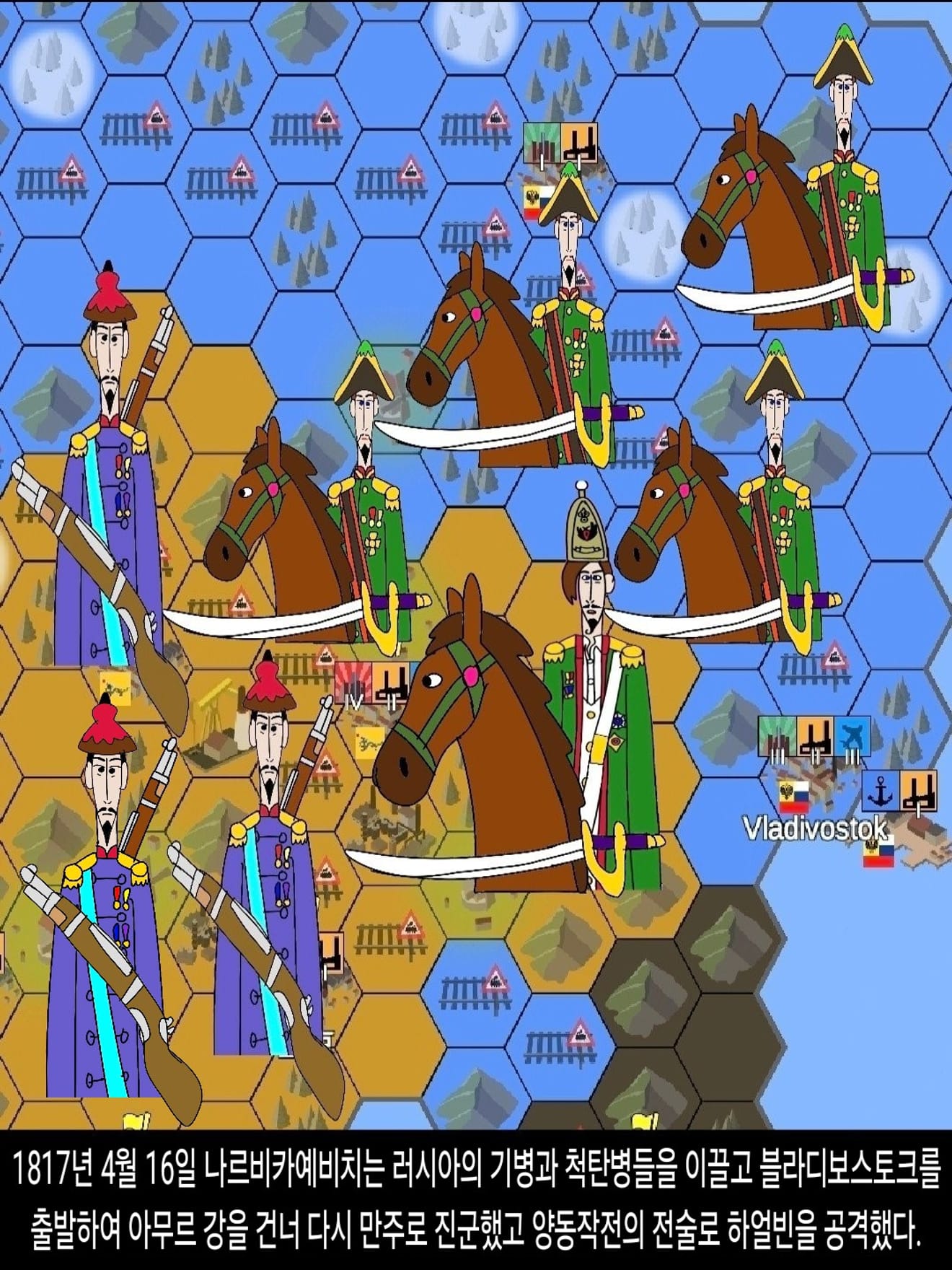Select the anchor port icon
Image resolution: width=952 pixels, height=1270 pixels.
coord(880,790)
